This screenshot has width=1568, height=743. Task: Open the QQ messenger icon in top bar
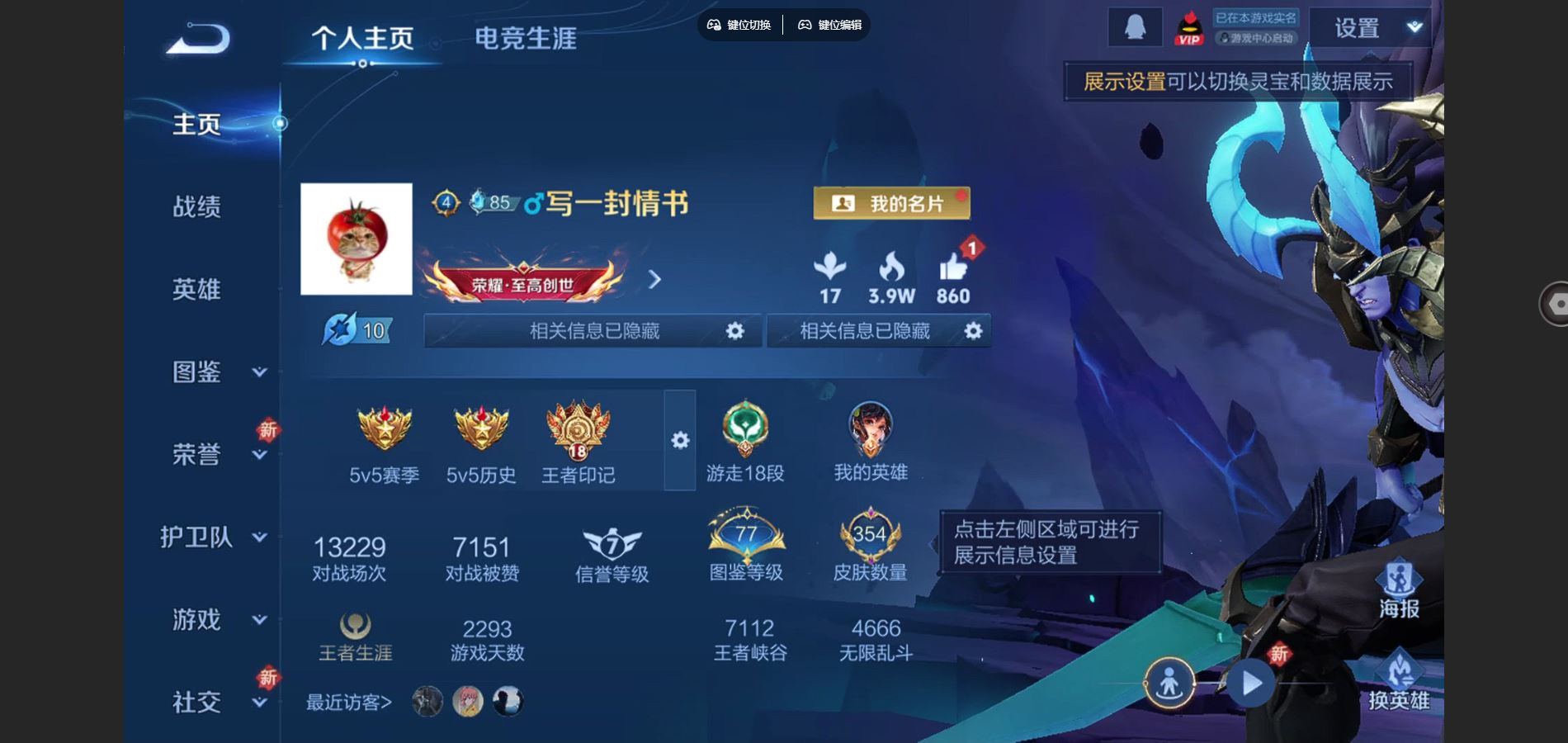1137,26
